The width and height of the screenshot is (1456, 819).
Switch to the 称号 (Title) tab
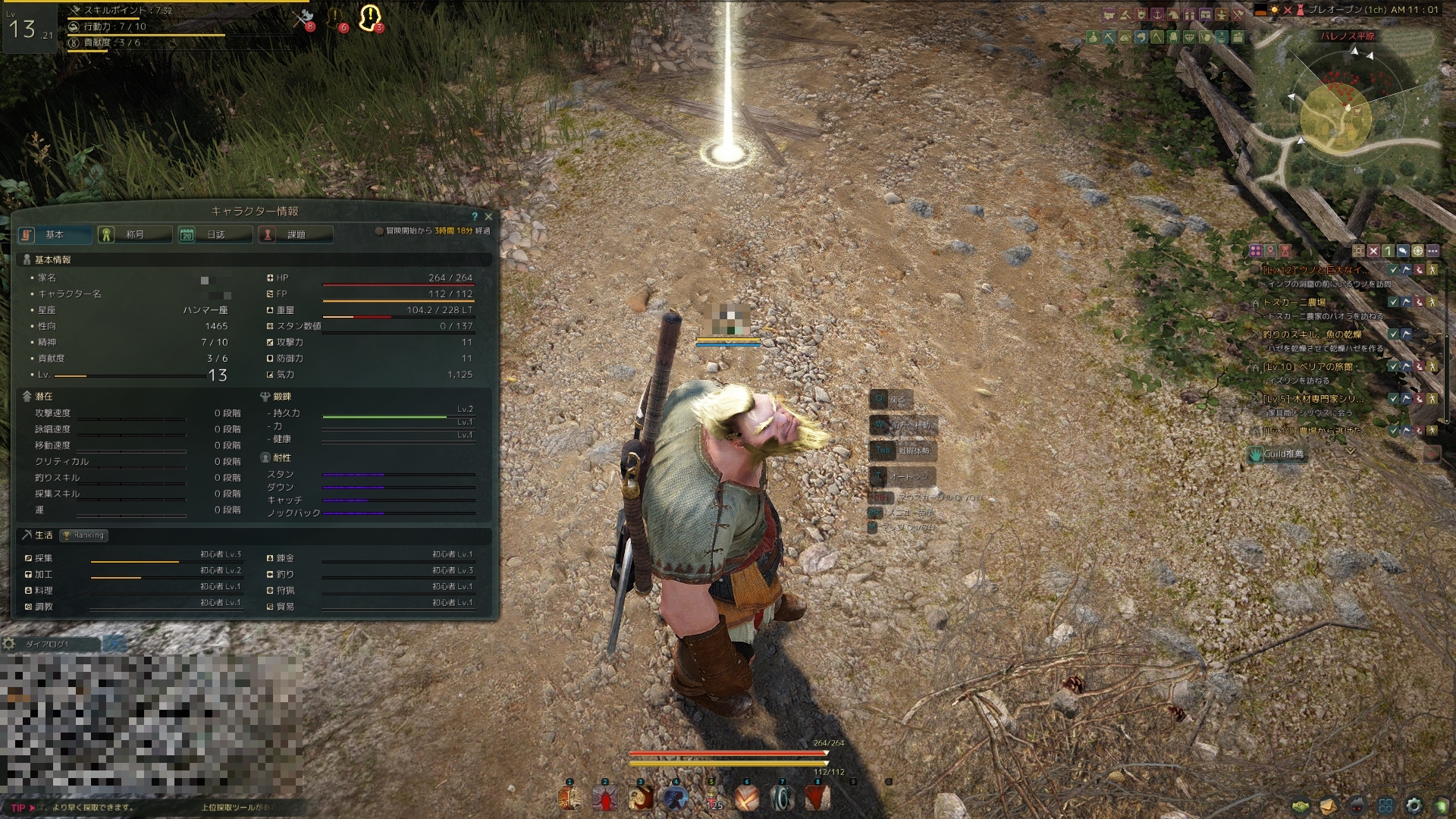[x=134, y=235]
